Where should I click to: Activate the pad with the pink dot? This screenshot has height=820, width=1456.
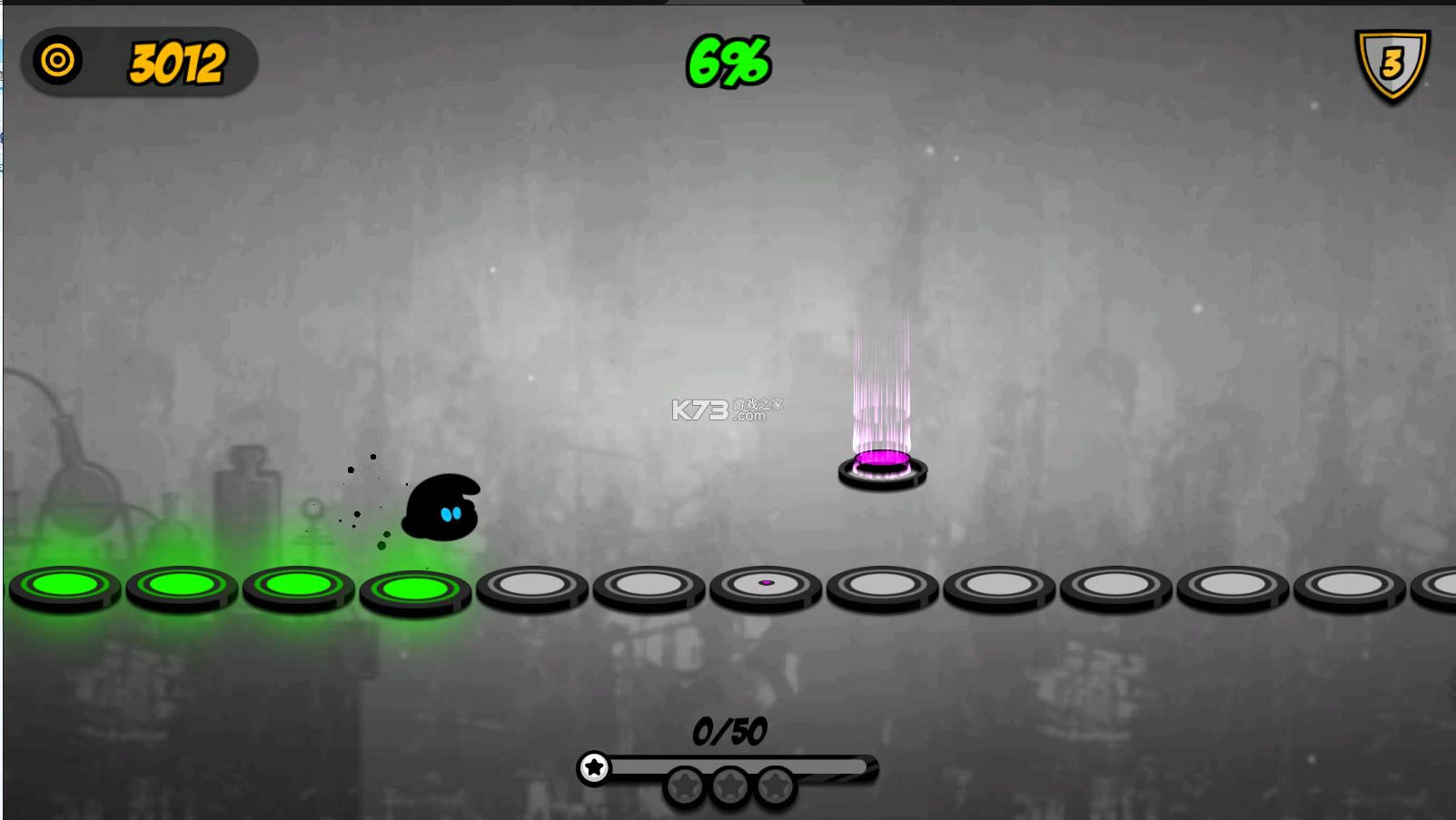point(766,585)
